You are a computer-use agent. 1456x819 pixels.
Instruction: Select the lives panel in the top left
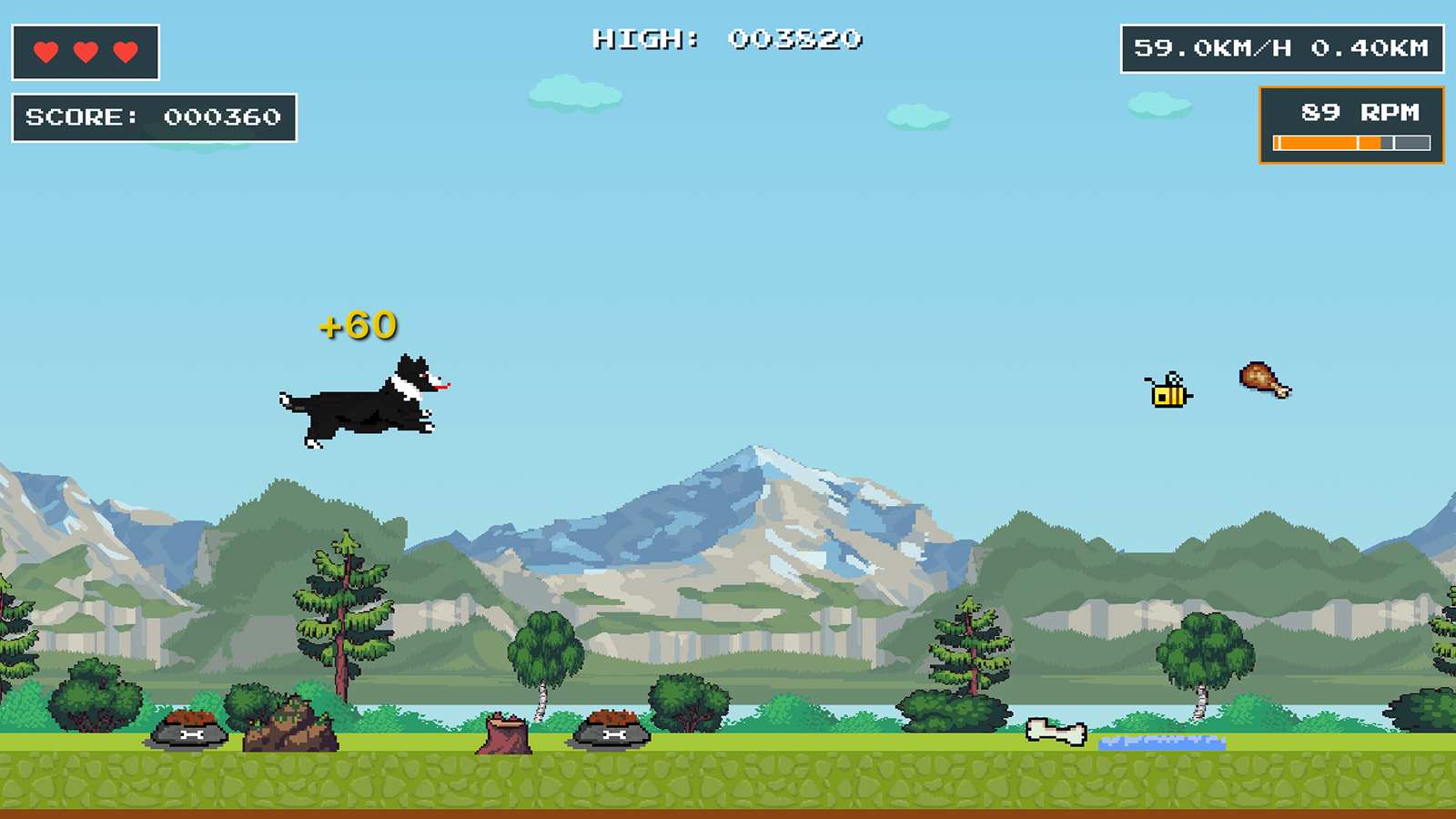point(85,50)
